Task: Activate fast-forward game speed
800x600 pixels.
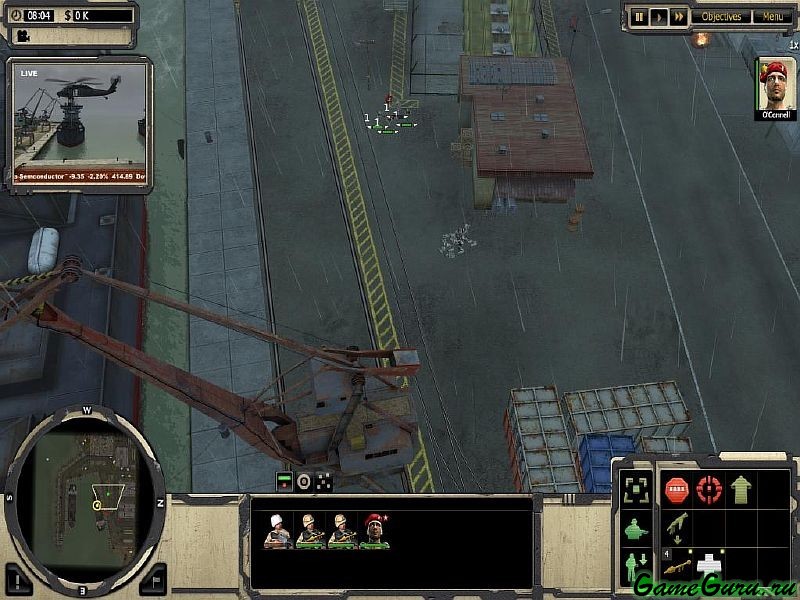Action: coord(679,17)
